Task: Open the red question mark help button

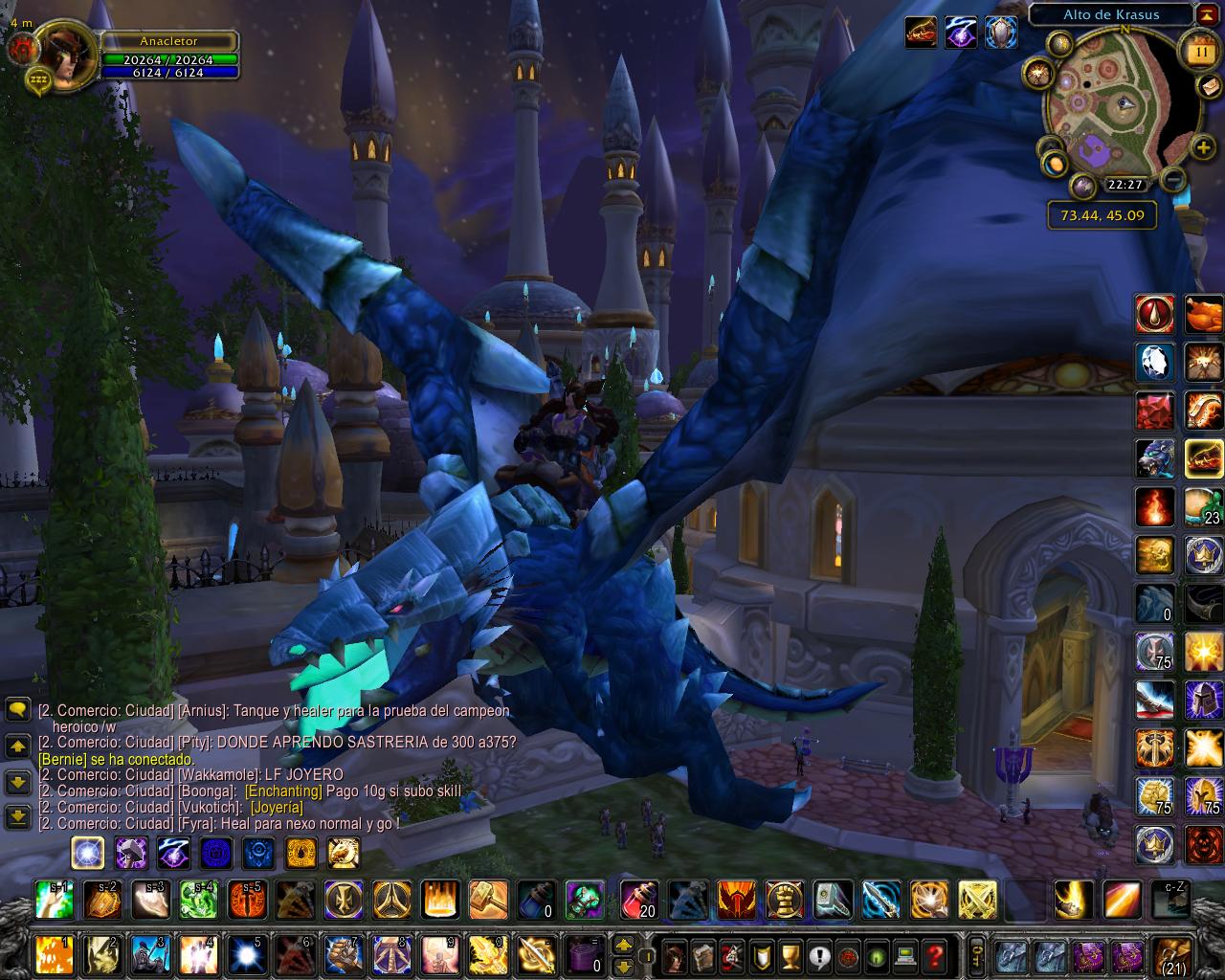Action: [935, 954]
